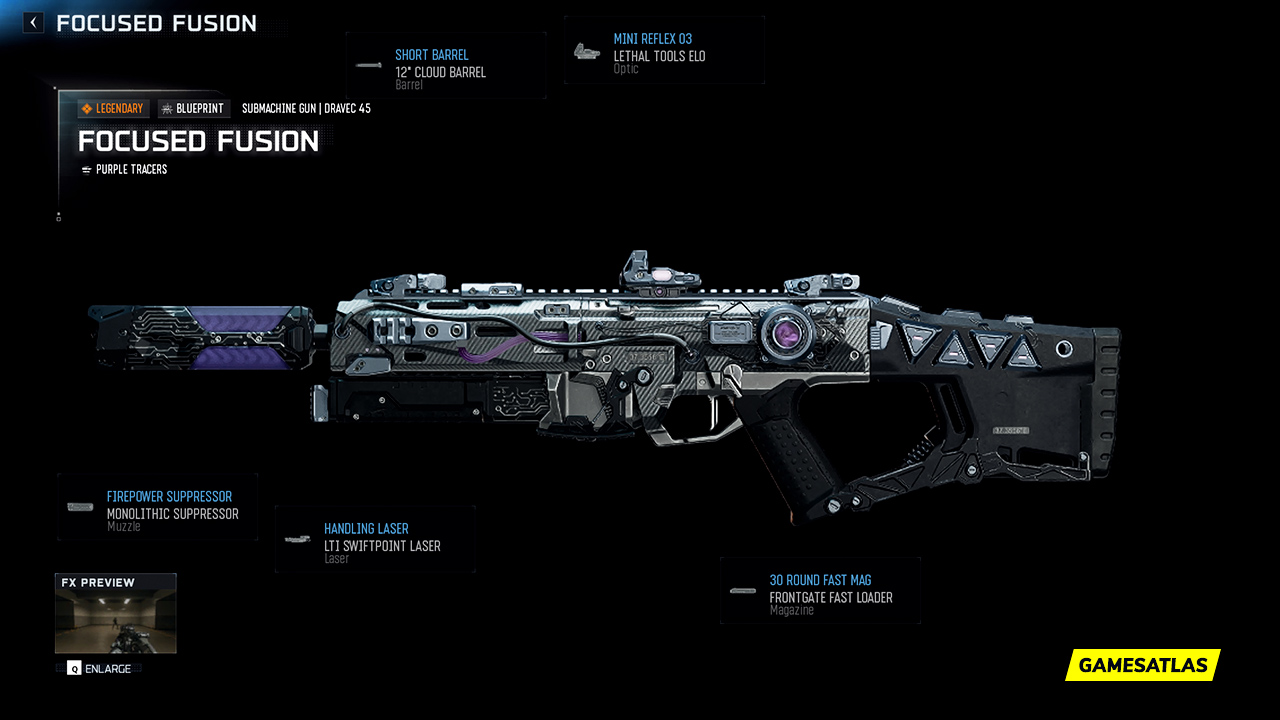Select the 12" Cloud Barrel attachment icon
Image resolution: width=1280 pixels, height=720 pixels.
(368, 66)
